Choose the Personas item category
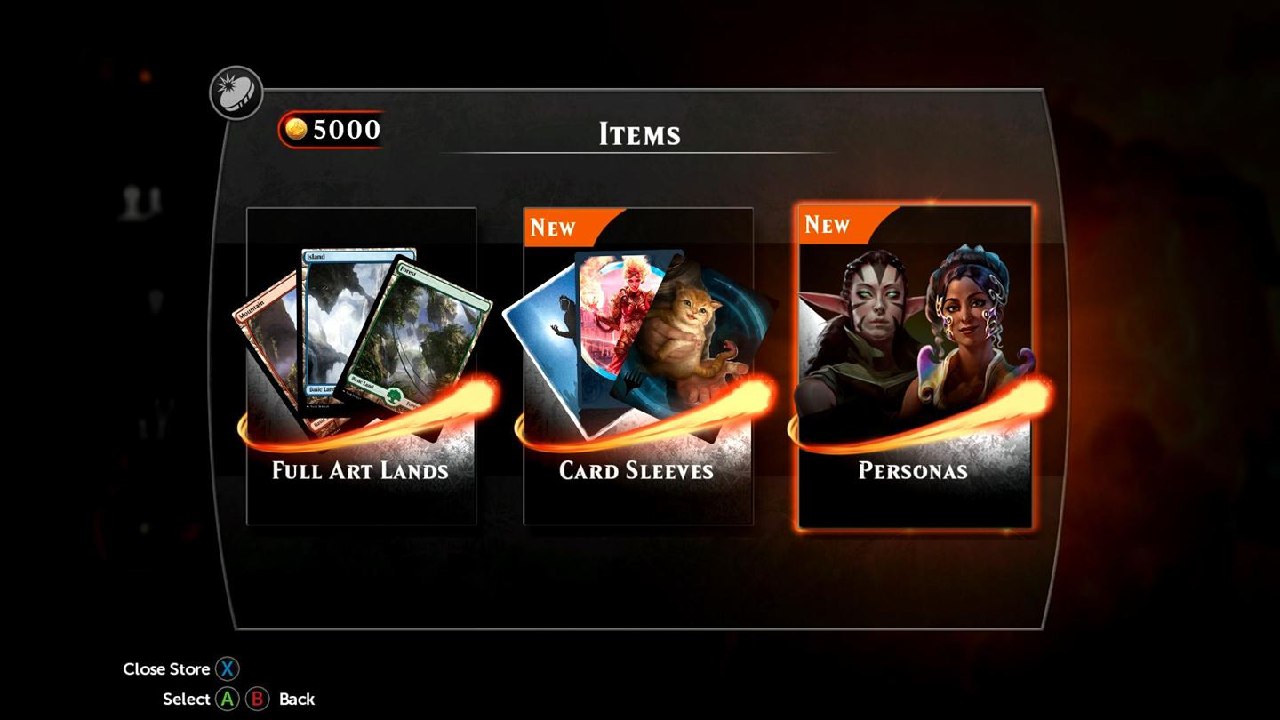The image size is (1280, 720). click(914, 366)
